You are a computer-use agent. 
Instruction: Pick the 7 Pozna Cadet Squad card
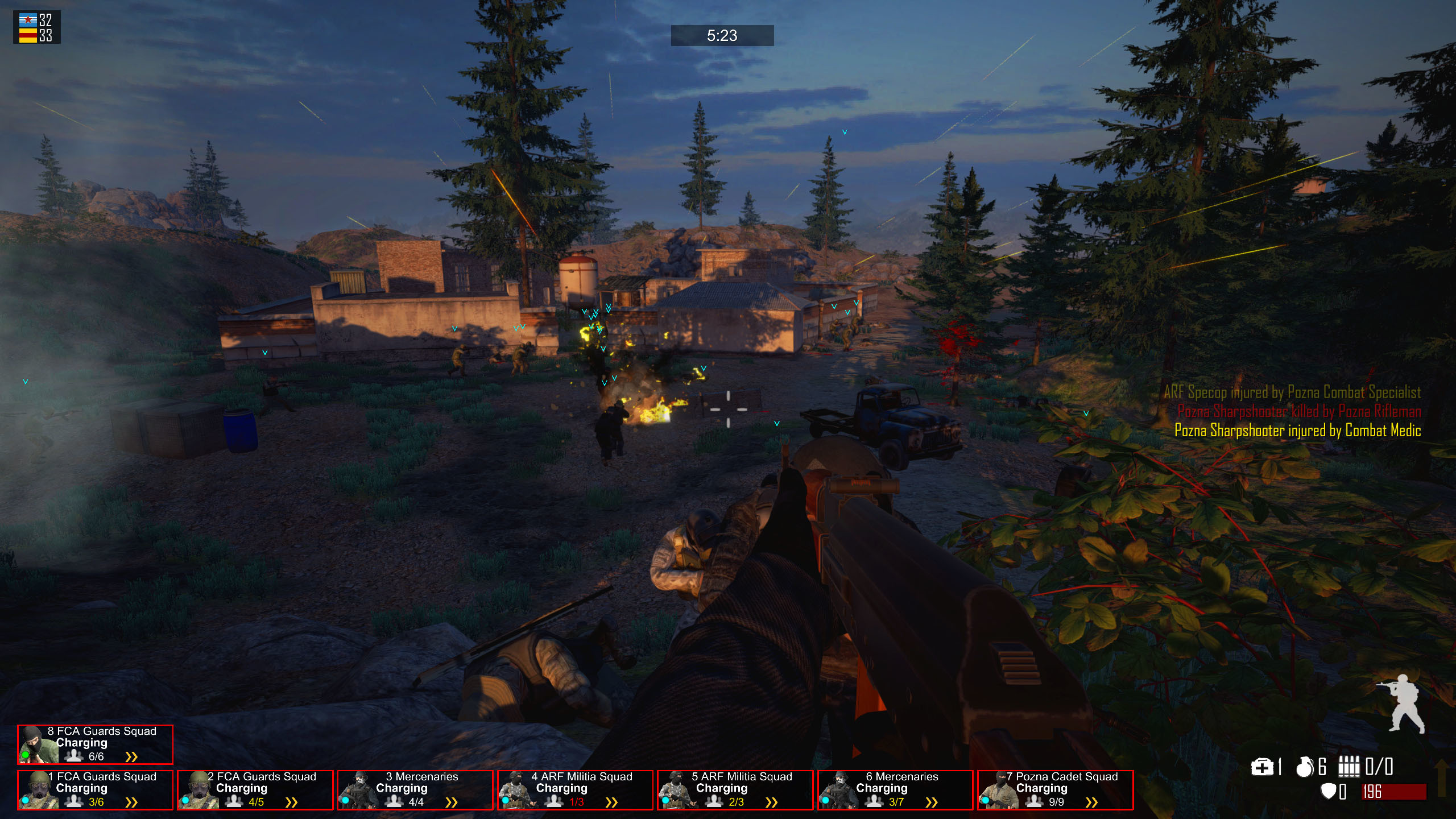(x=1055, y=789)
